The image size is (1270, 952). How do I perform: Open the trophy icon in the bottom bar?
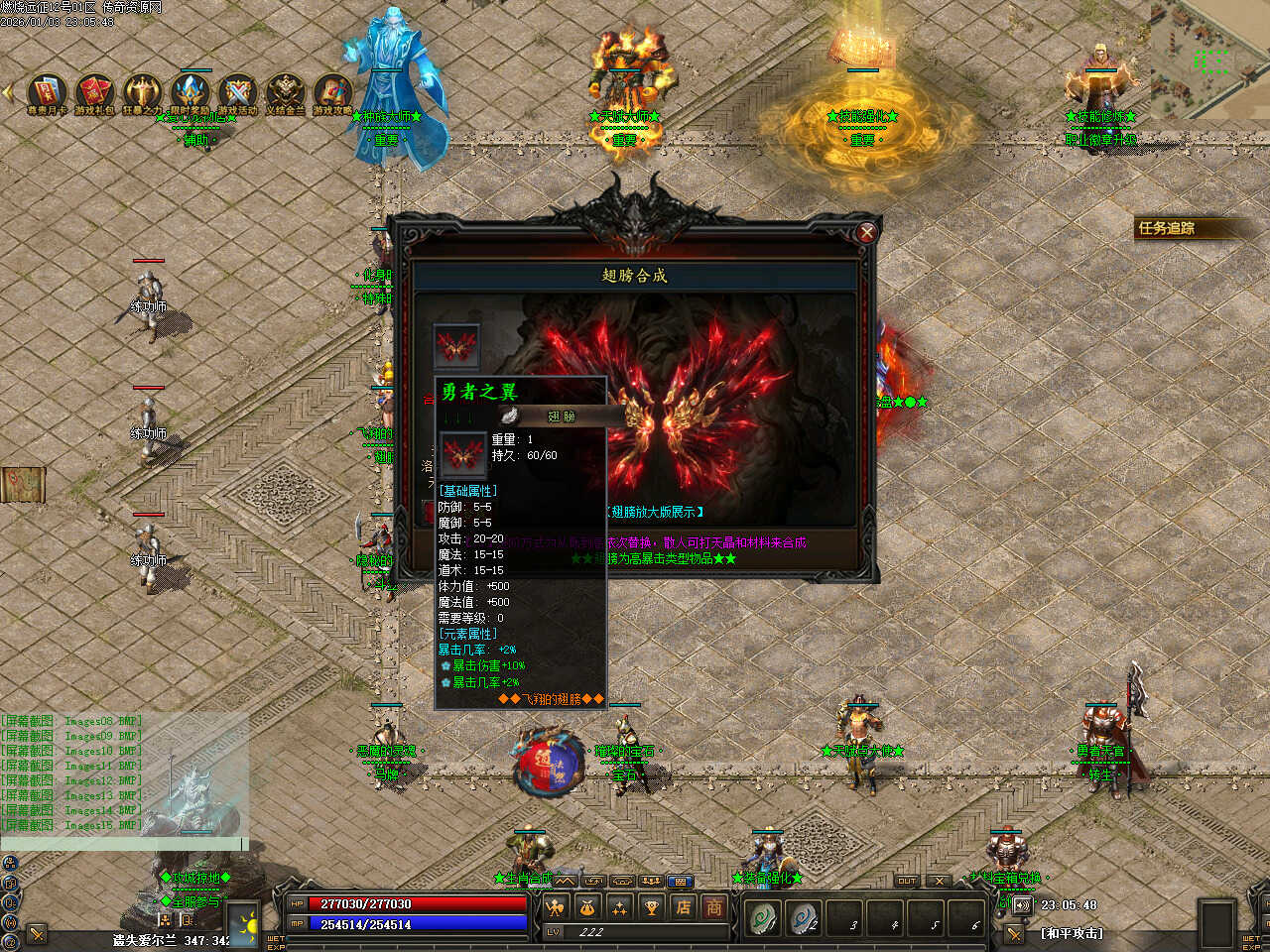(x=651, y=906)
